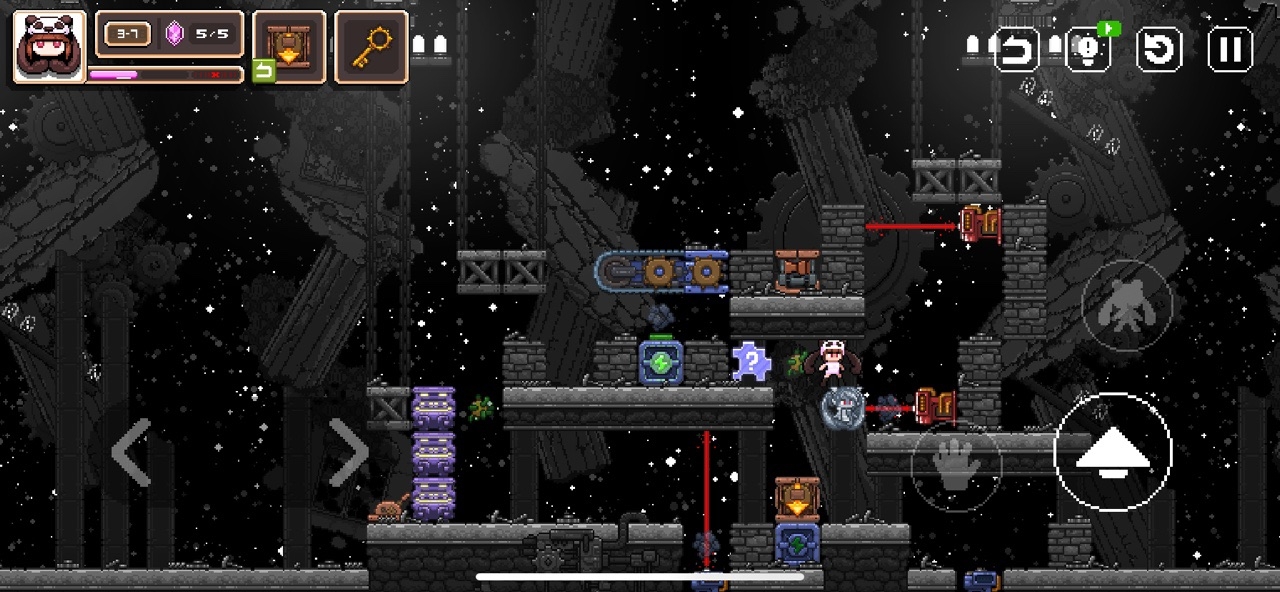
Task: Move left with the left arrow
Action: pyautogui.click(x=132, y=453)
